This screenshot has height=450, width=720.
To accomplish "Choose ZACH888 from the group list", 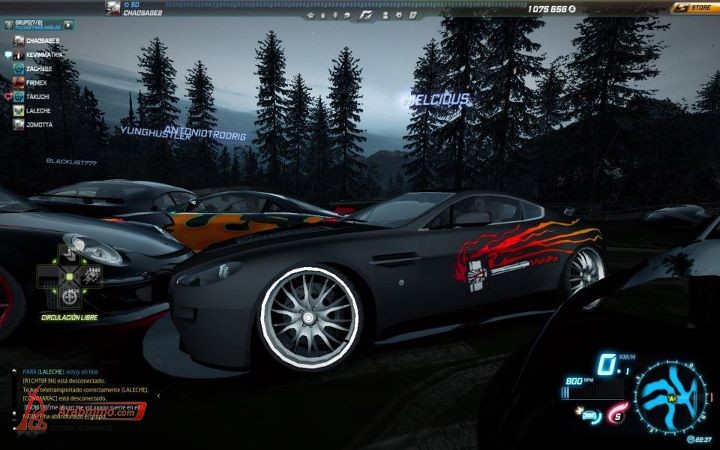I will click(38, 69).
